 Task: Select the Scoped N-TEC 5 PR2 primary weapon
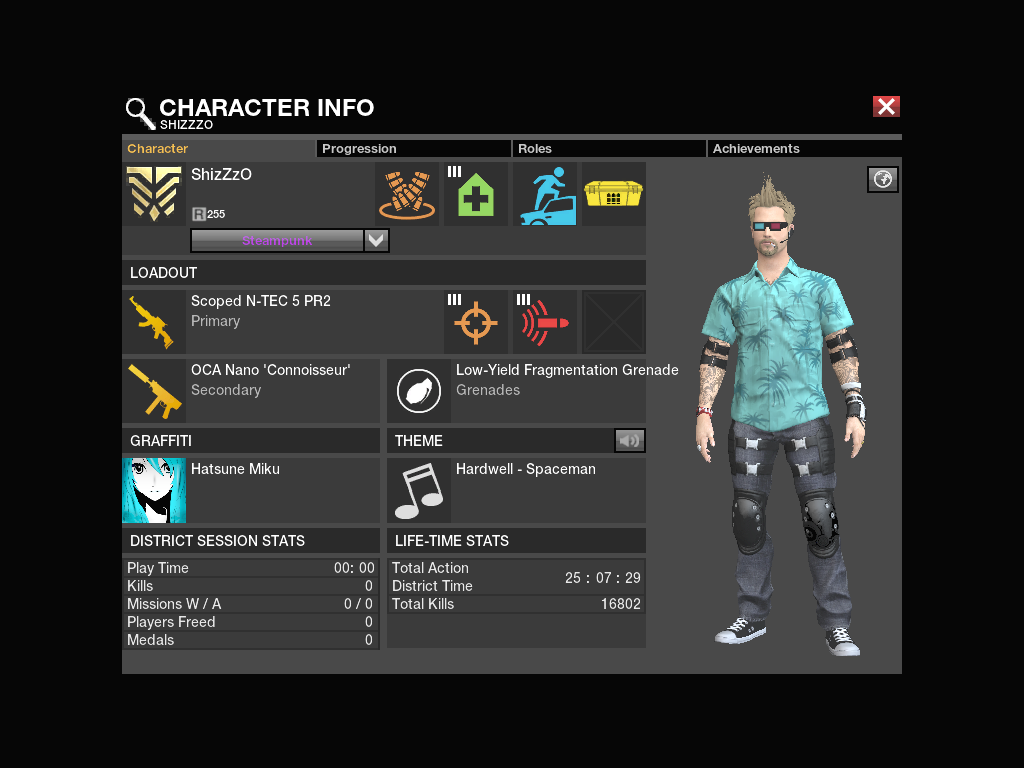[154, 322]
